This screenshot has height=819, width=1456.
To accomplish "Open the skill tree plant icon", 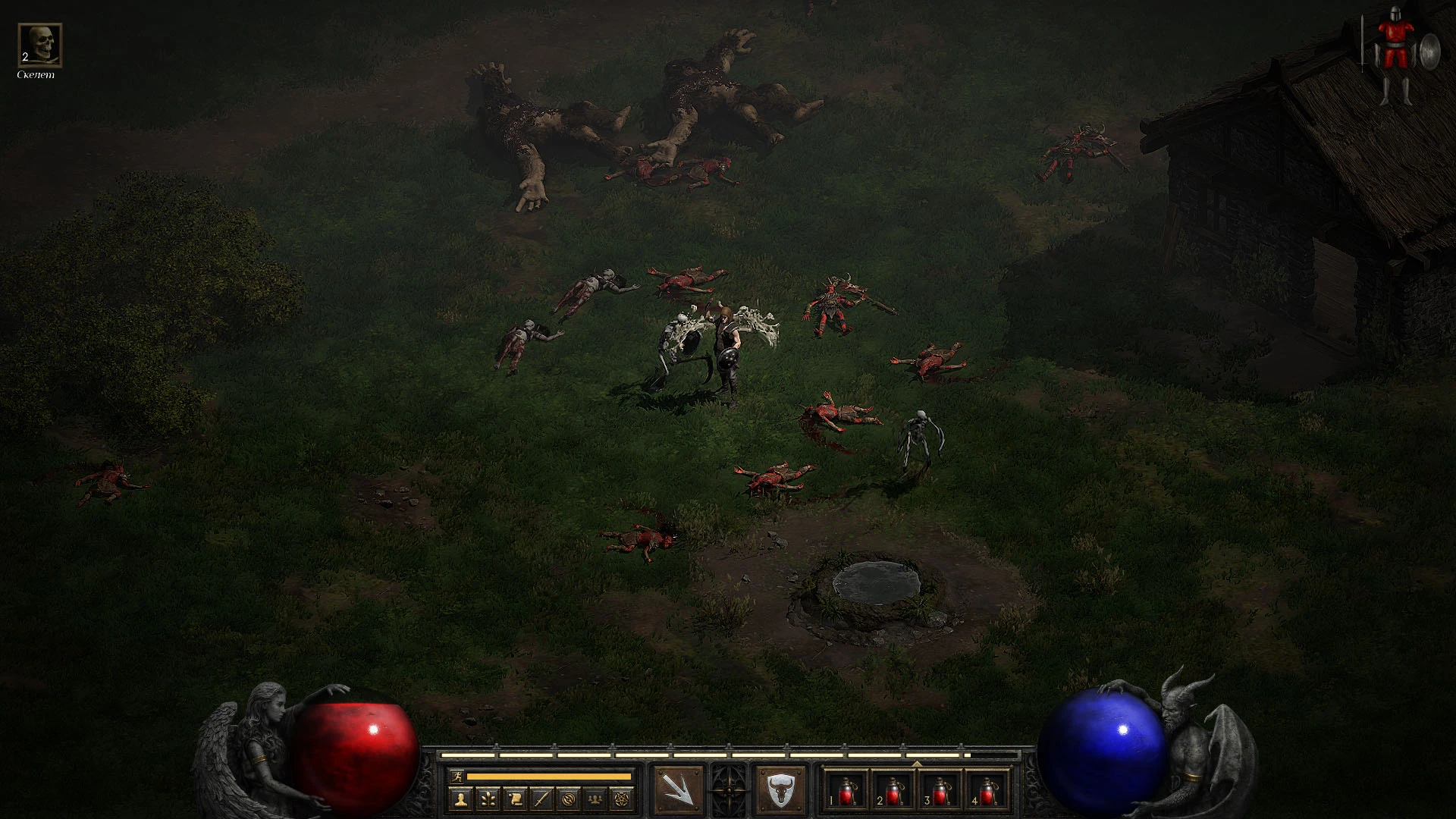I will click(x=488, y=799).
